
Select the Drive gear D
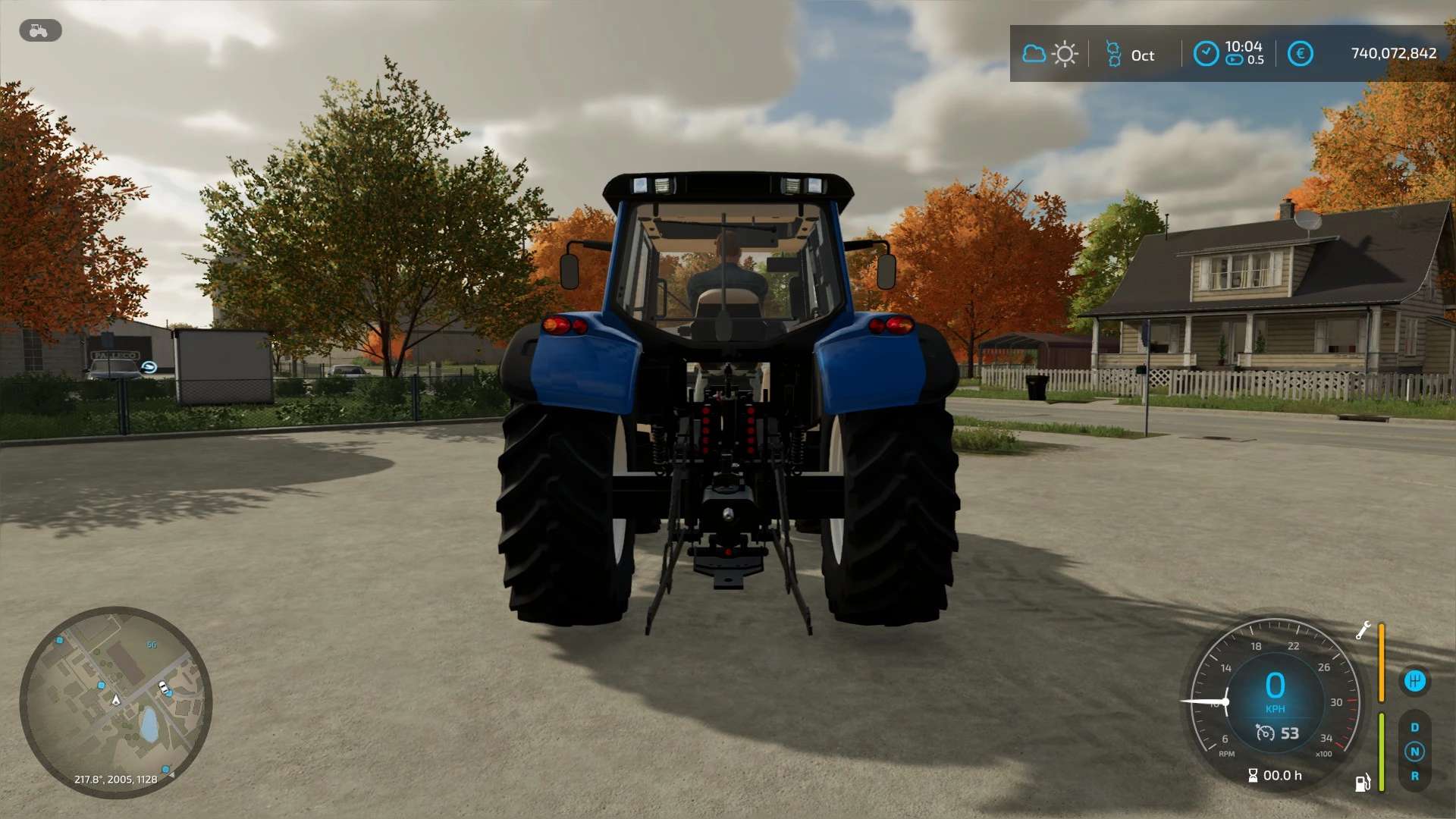tap(1414, 727)
